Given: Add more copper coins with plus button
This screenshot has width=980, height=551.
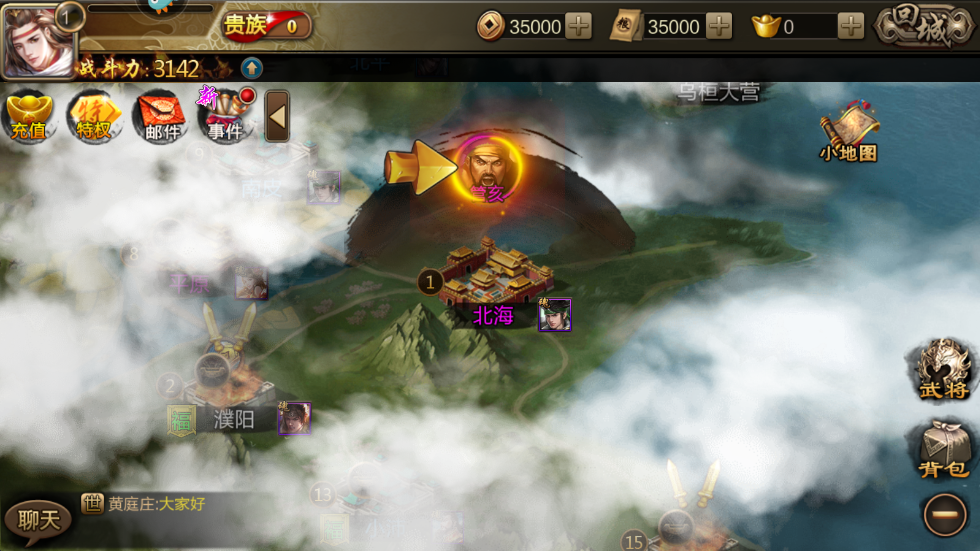Looking at the screenshot, I should click(579, 27).
